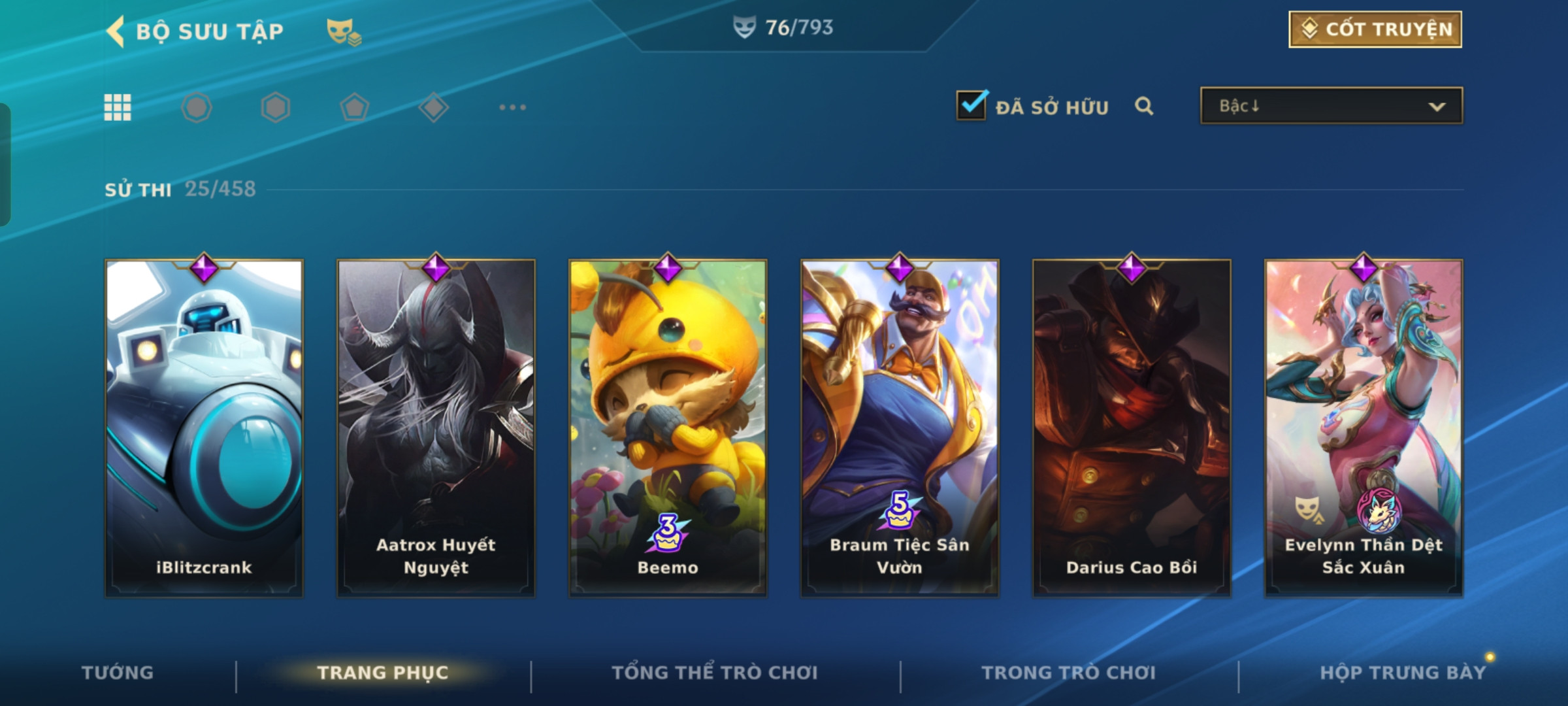This screenshot has height=706, width=1568.
Task: Open the magnifying glass search
Action: click(1144, 106)
